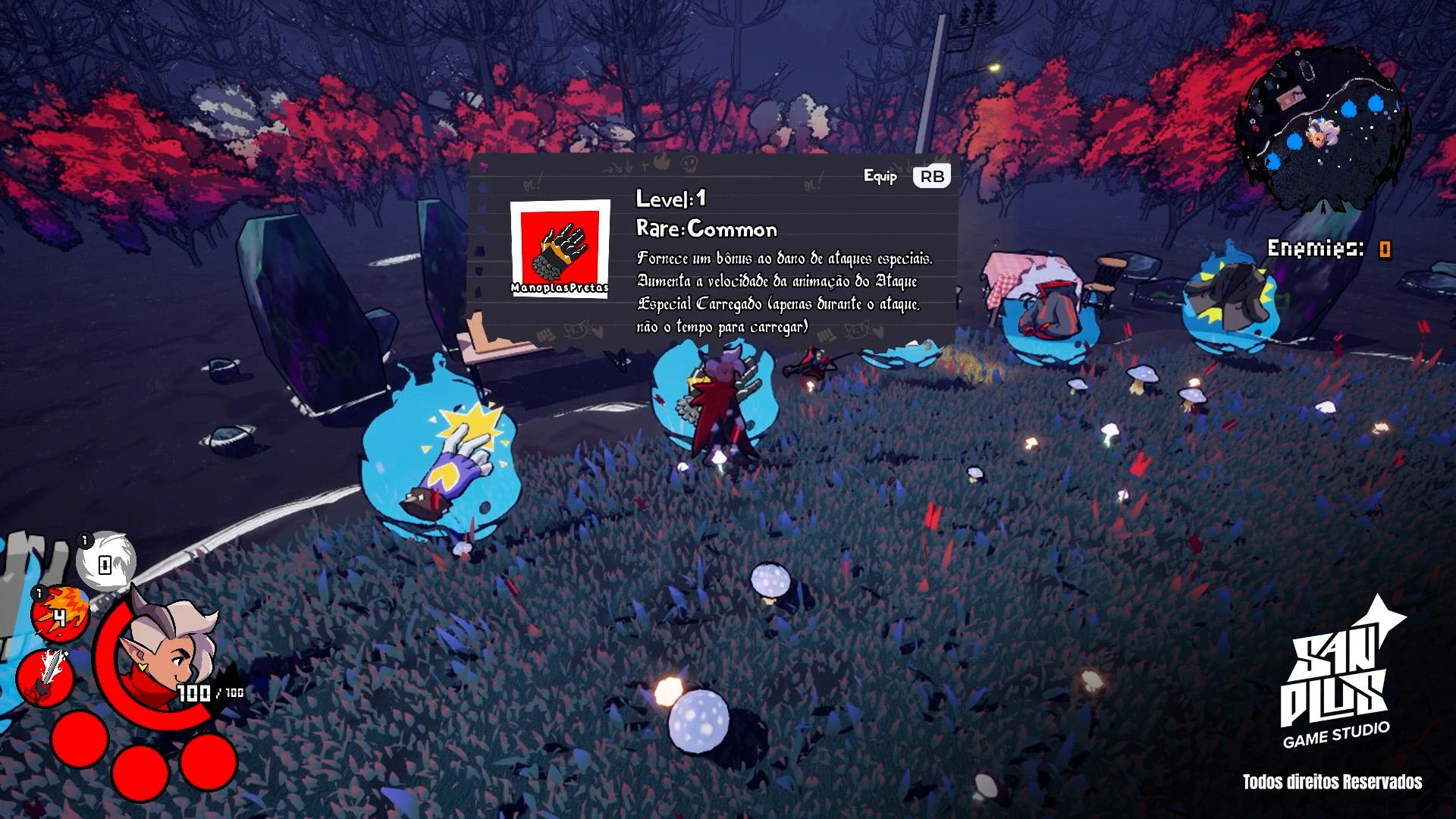Click the Equip label in item tooltip
Screen dimensions: 1456x819
pos(880,177)
